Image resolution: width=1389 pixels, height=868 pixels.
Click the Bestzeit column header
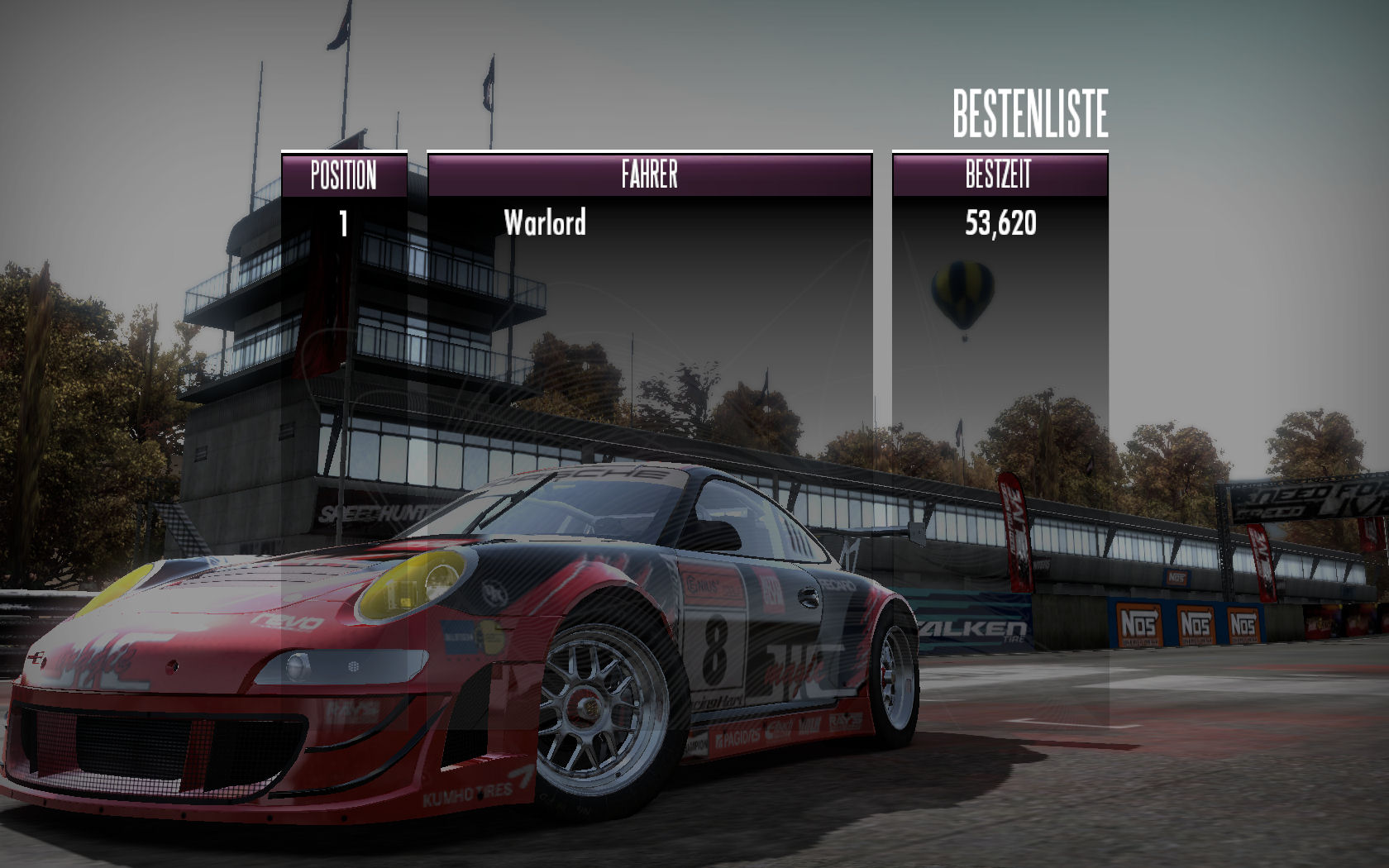999,175
